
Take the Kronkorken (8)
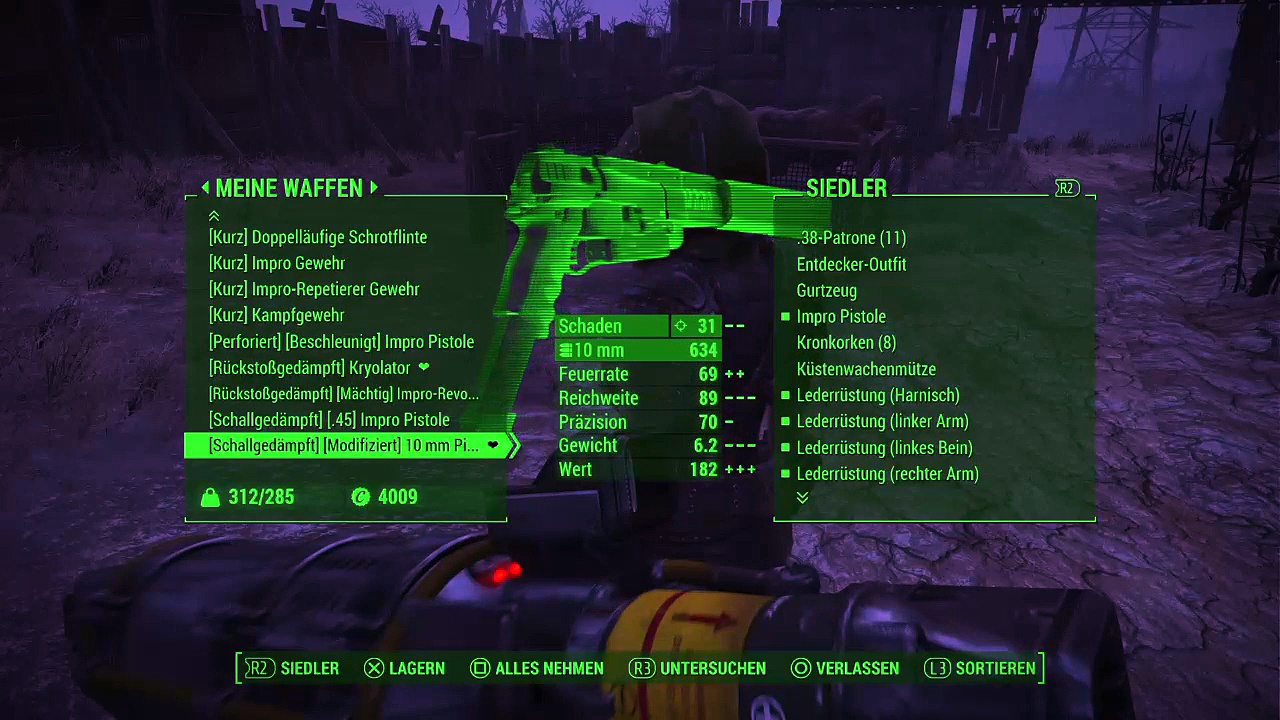846,342
